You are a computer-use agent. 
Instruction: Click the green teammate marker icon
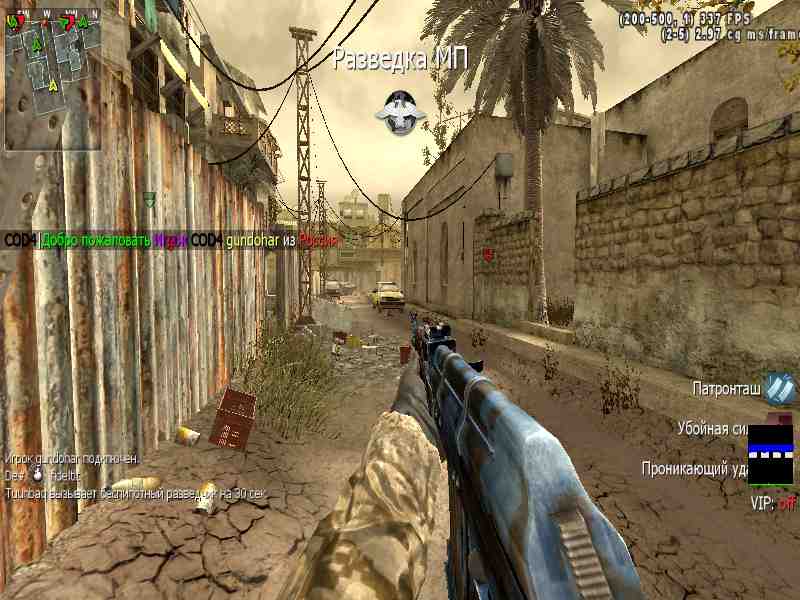pyautogui.click(x=149, y=199)
